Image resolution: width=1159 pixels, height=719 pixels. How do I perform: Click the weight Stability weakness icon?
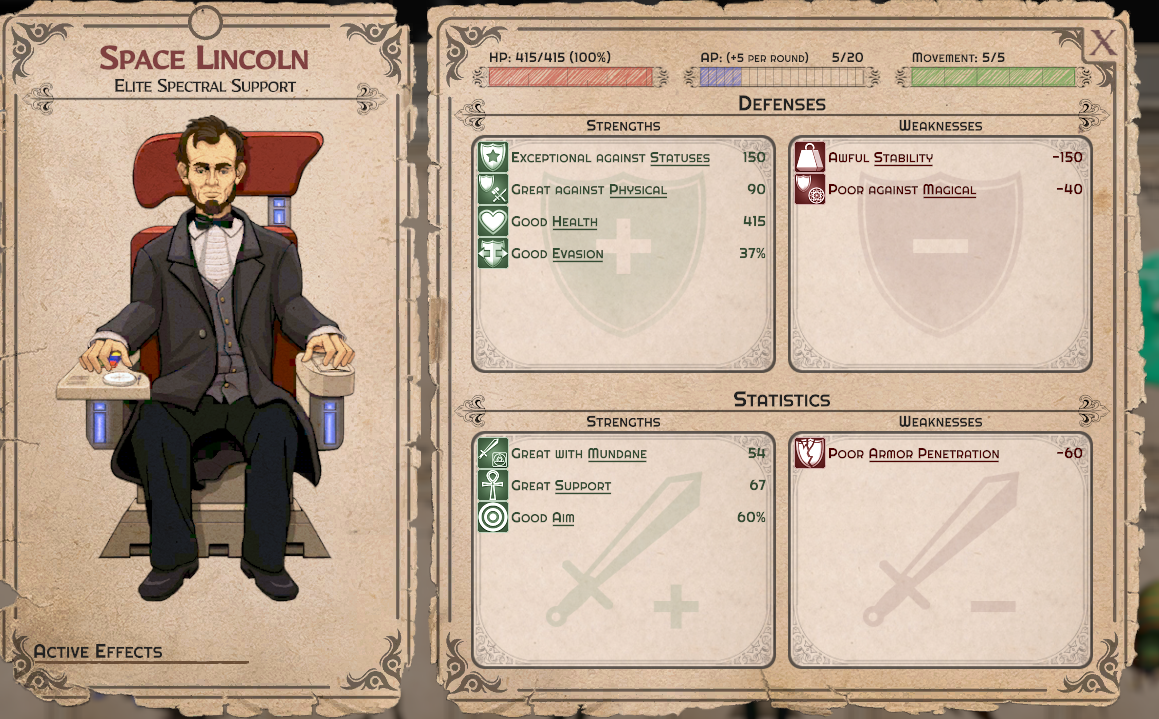(810, 157)
